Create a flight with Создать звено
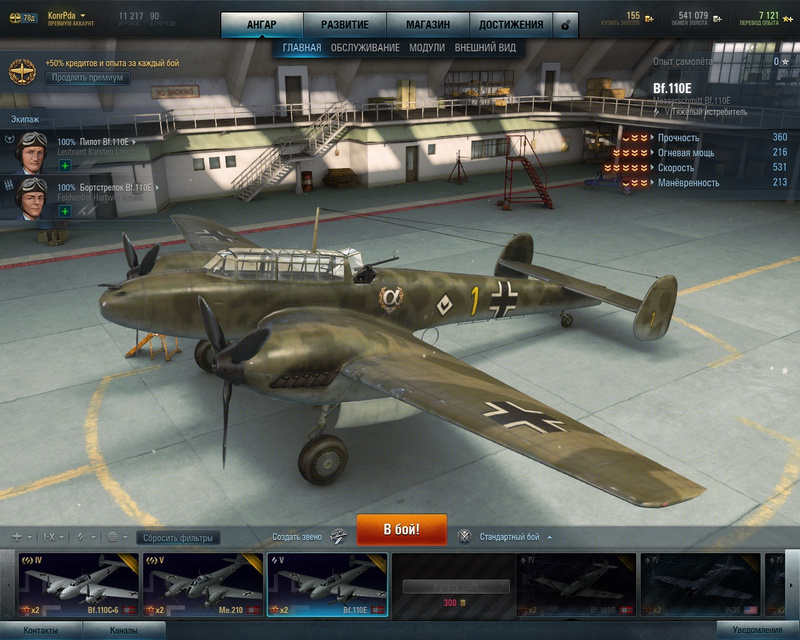 click(308, 537)
